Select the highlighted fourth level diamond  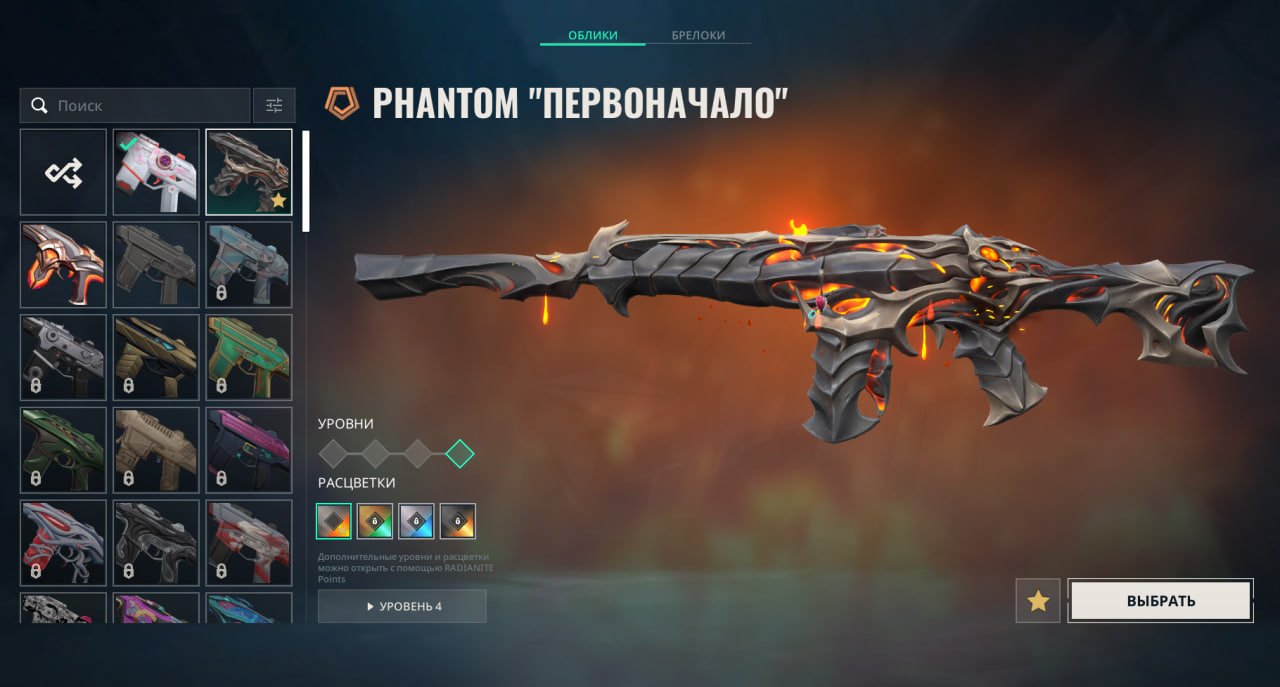point(460,454)
